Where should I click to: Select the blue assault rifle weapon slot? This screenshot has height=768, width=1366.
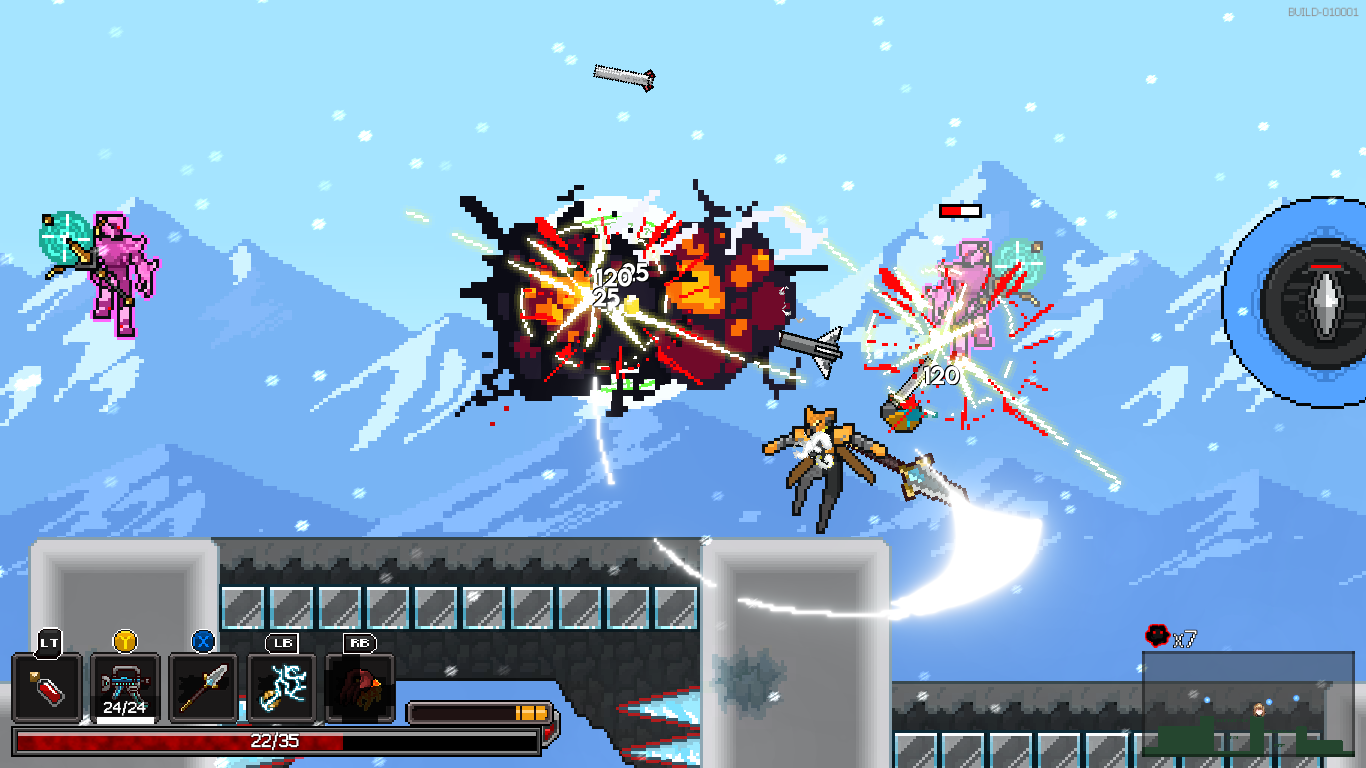pos(125,688)
